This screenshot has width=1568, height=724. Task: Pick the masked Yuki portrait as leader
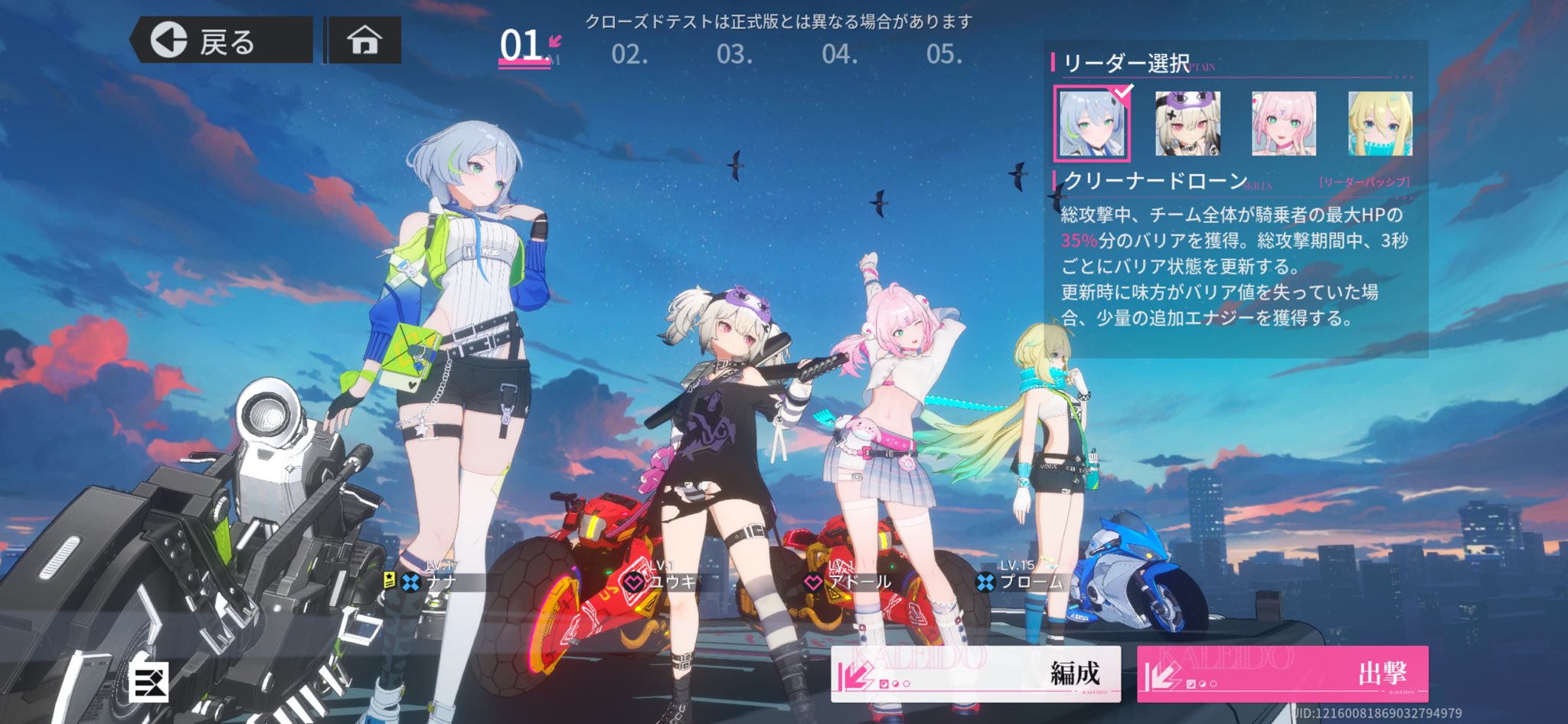coord(1187,123)
